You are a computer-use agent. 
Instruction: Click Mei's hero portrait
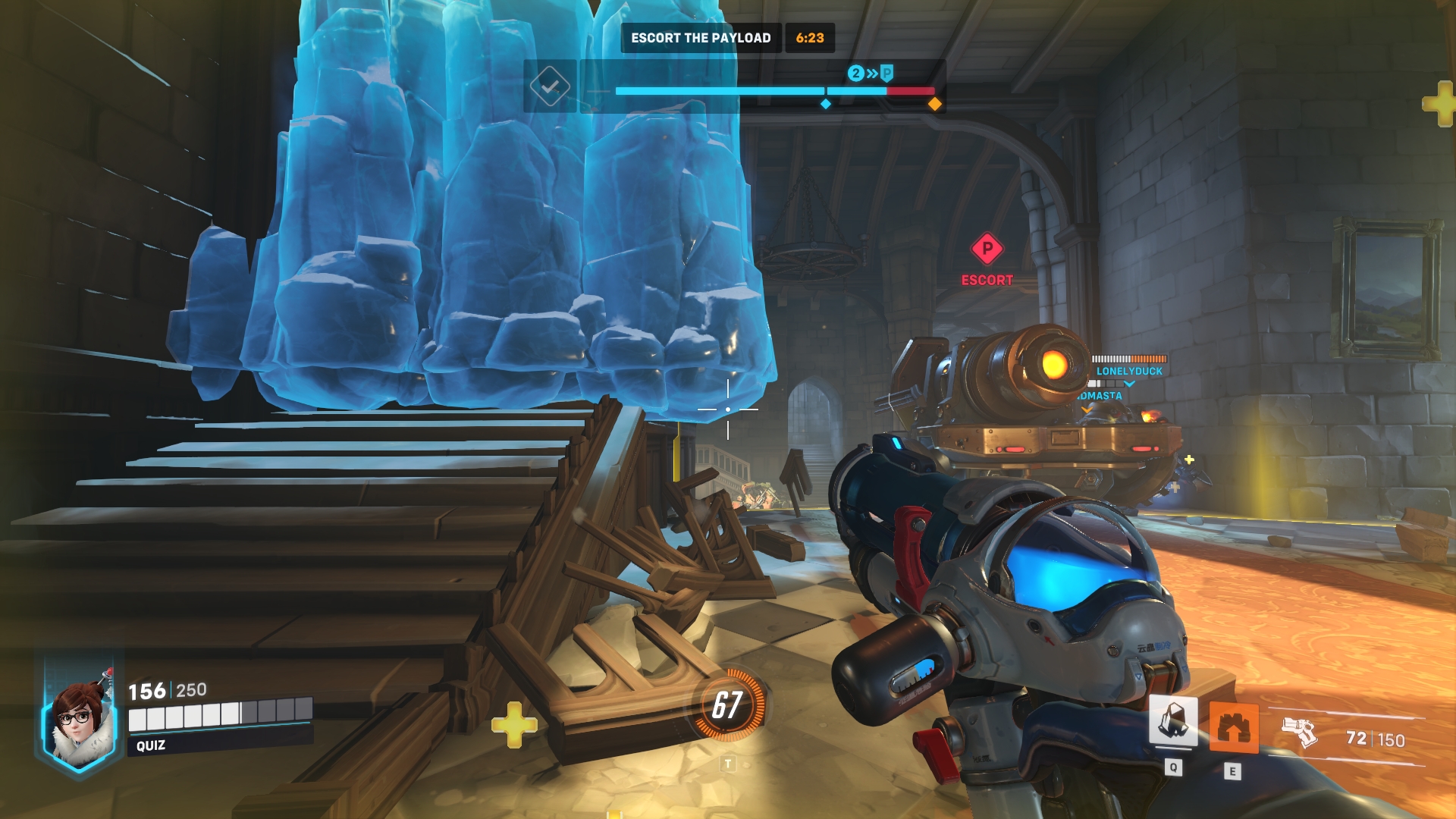(x=80, y=724)
